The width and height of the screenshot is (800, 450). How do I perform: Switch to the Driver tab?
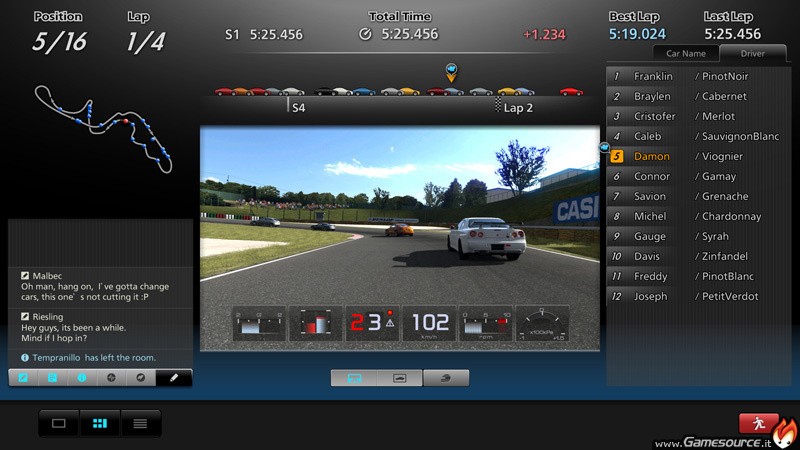click(753, 53)
